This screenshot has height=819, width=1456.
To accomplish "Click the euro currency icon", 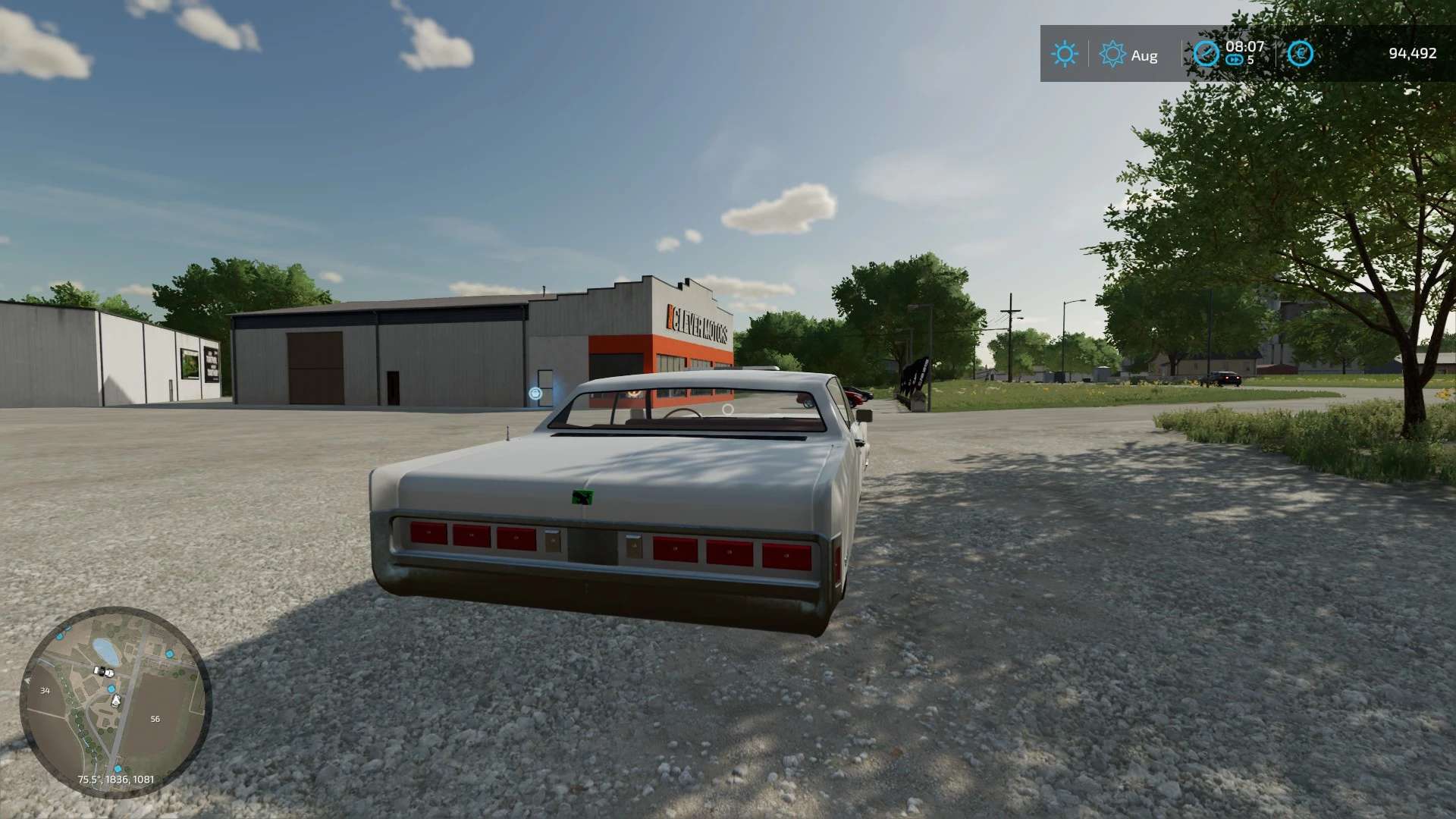I will coord(1300,54).
